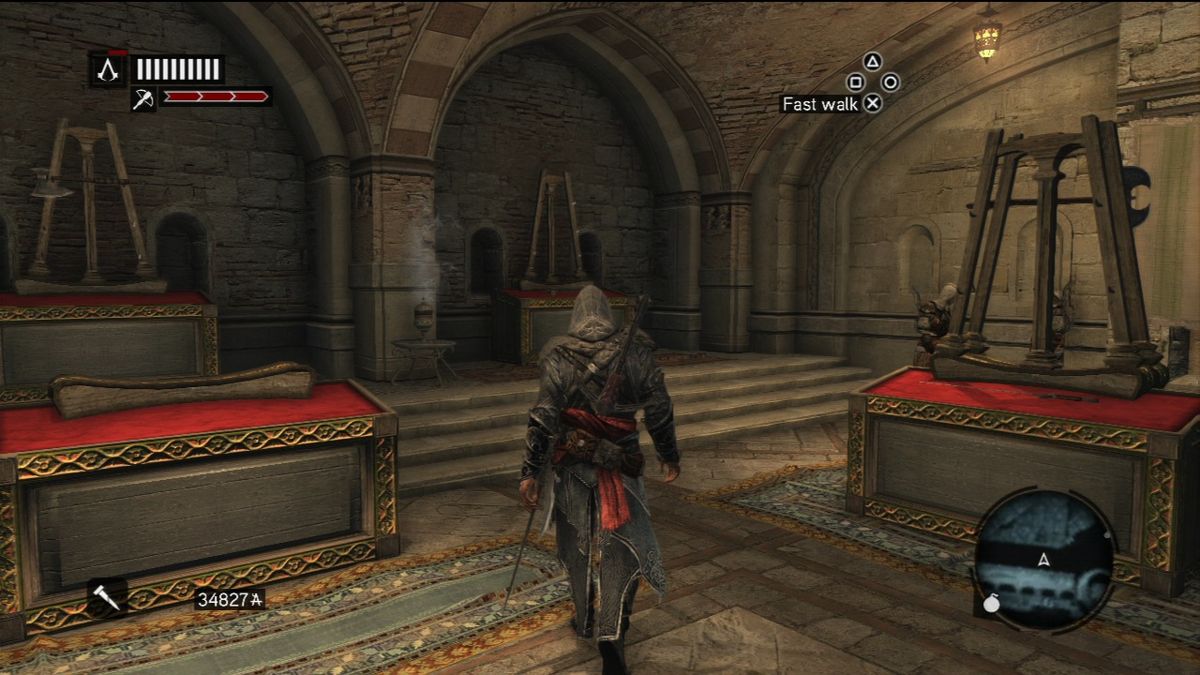Viewport: 1200px width, 675px height.
Task: Click the Assassin insignia icon
Action: click(107, 69)
